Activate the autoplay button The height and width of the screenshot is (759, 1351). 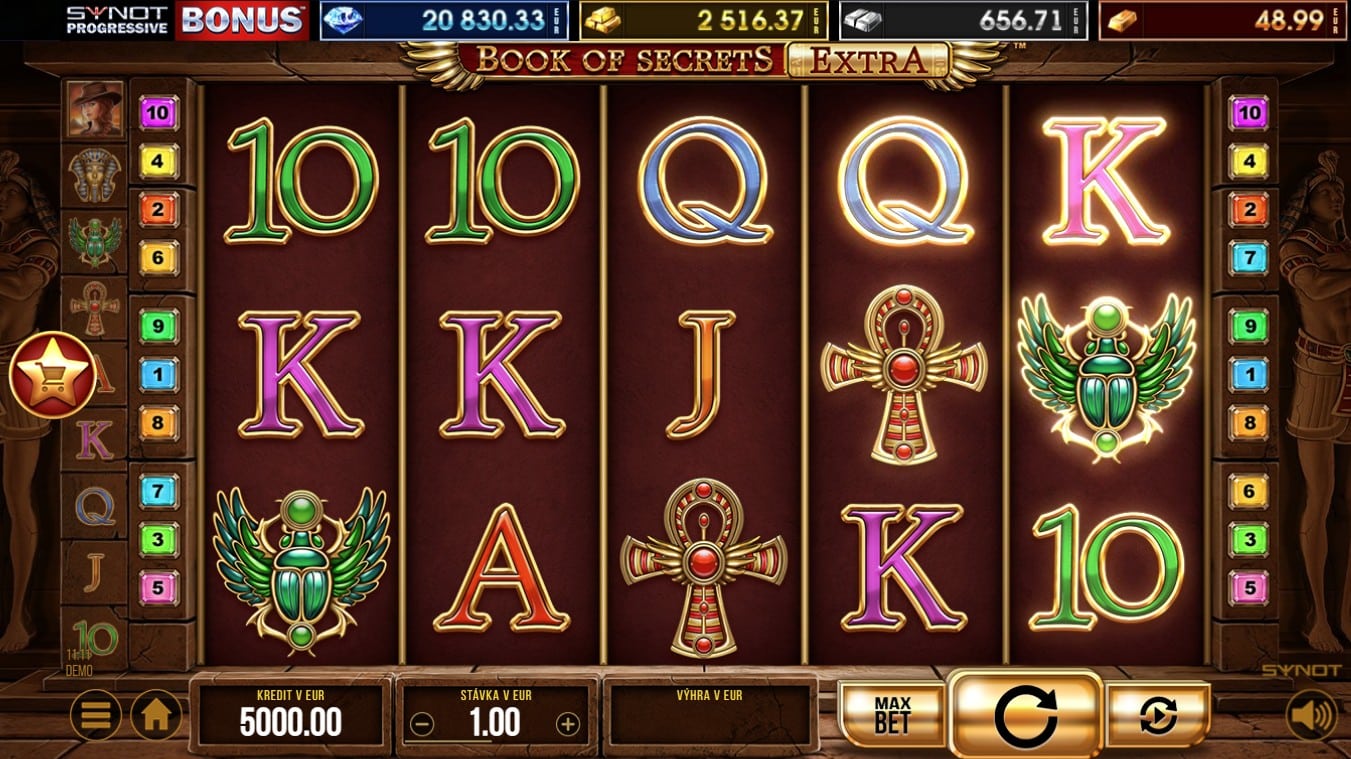[1157, 715]
